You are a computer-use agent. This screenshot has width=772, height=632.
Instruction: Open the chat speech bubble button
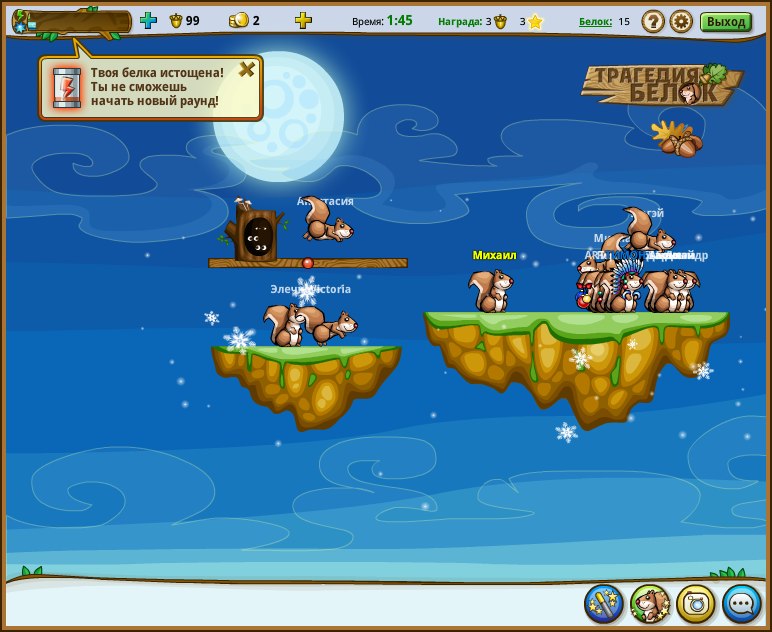tap(742, 603)
